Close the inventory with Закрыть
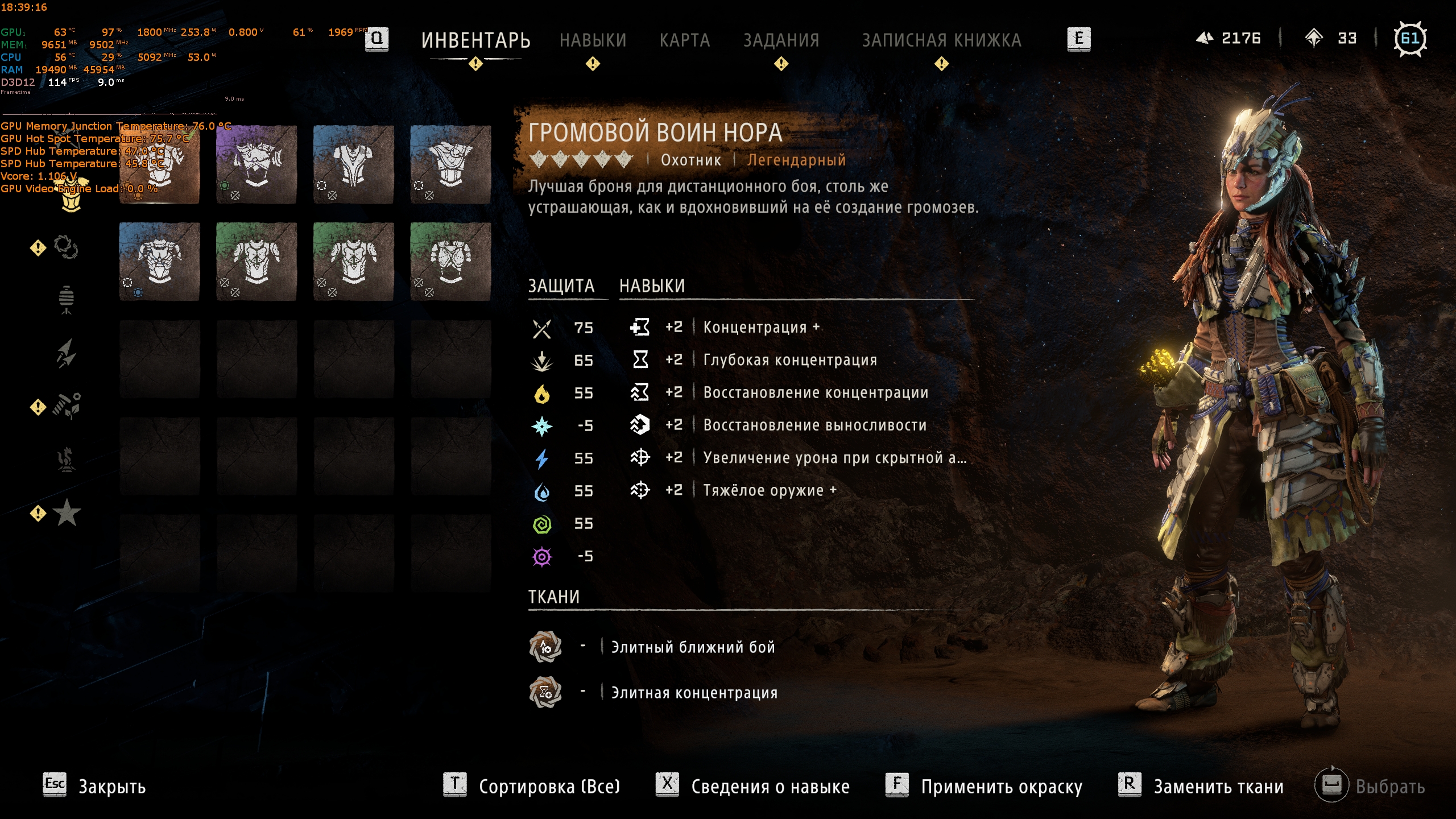The width and height of the screenshot is (1456, 819). click(x=111, y=787)
